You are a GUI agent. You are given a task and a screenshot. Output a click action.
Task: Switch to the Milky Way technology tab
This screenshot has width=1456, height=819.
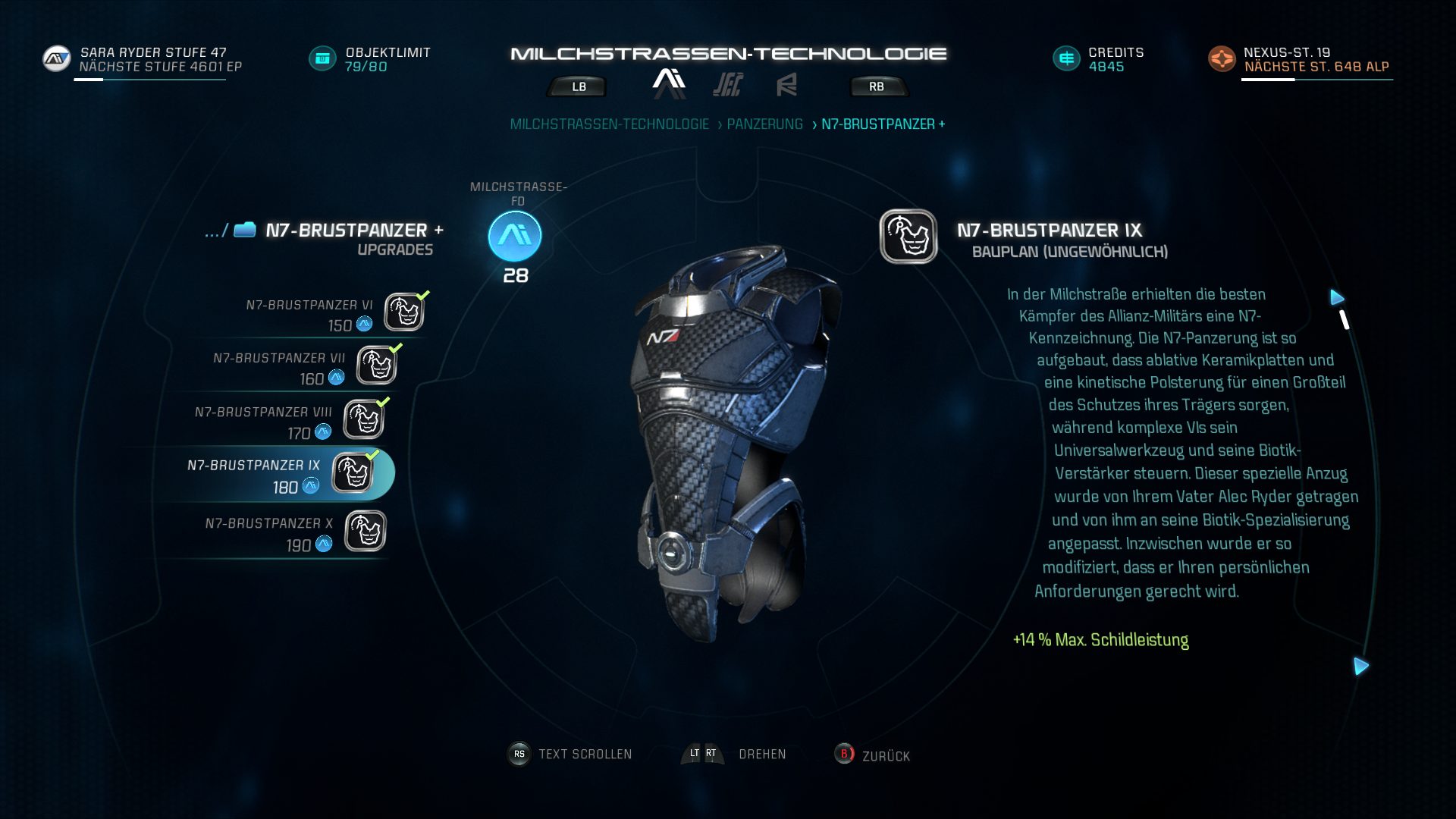669,83
